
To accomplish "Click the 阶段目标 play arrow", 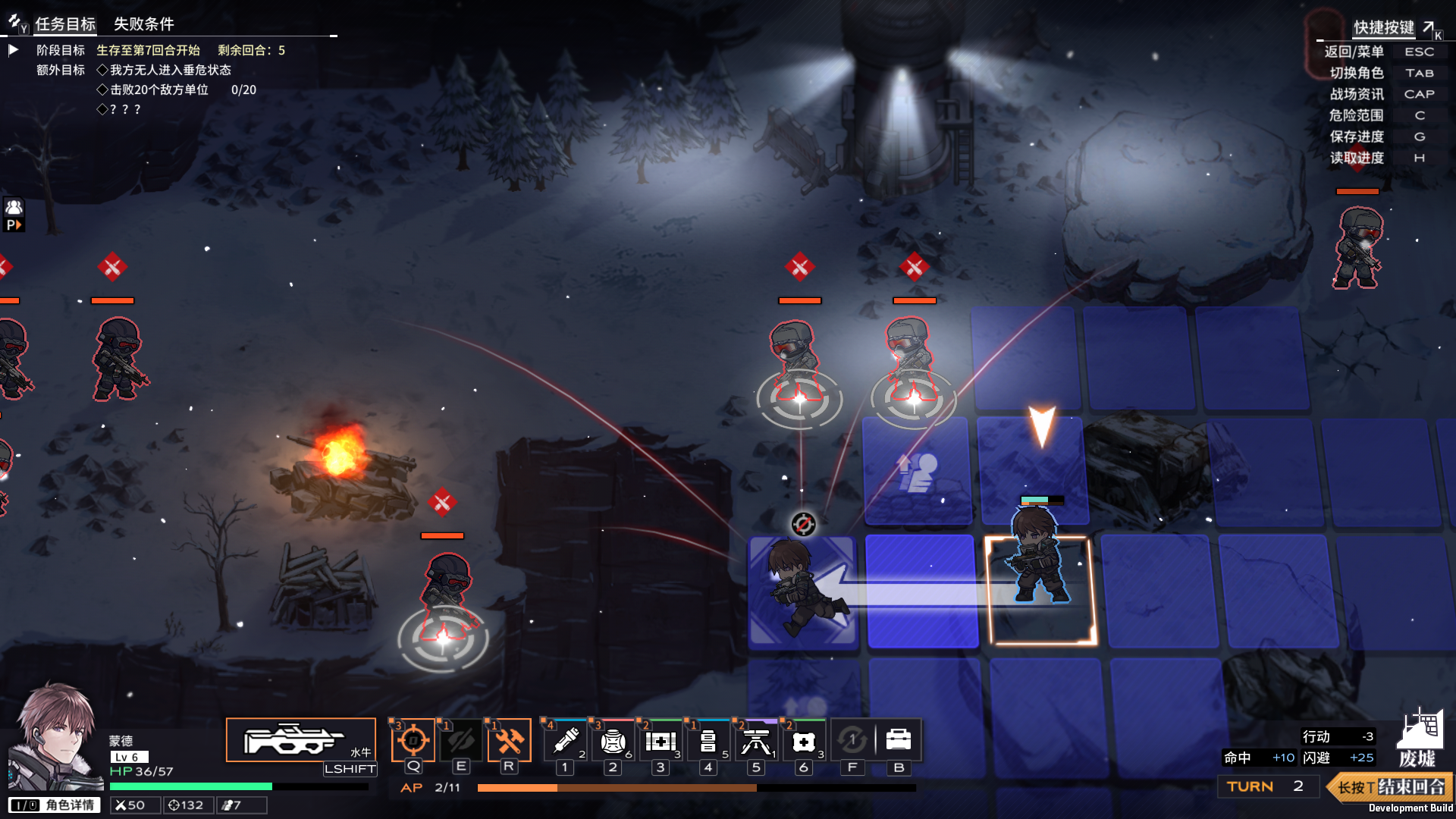I will pyautogui.click(x=14, y=50).
